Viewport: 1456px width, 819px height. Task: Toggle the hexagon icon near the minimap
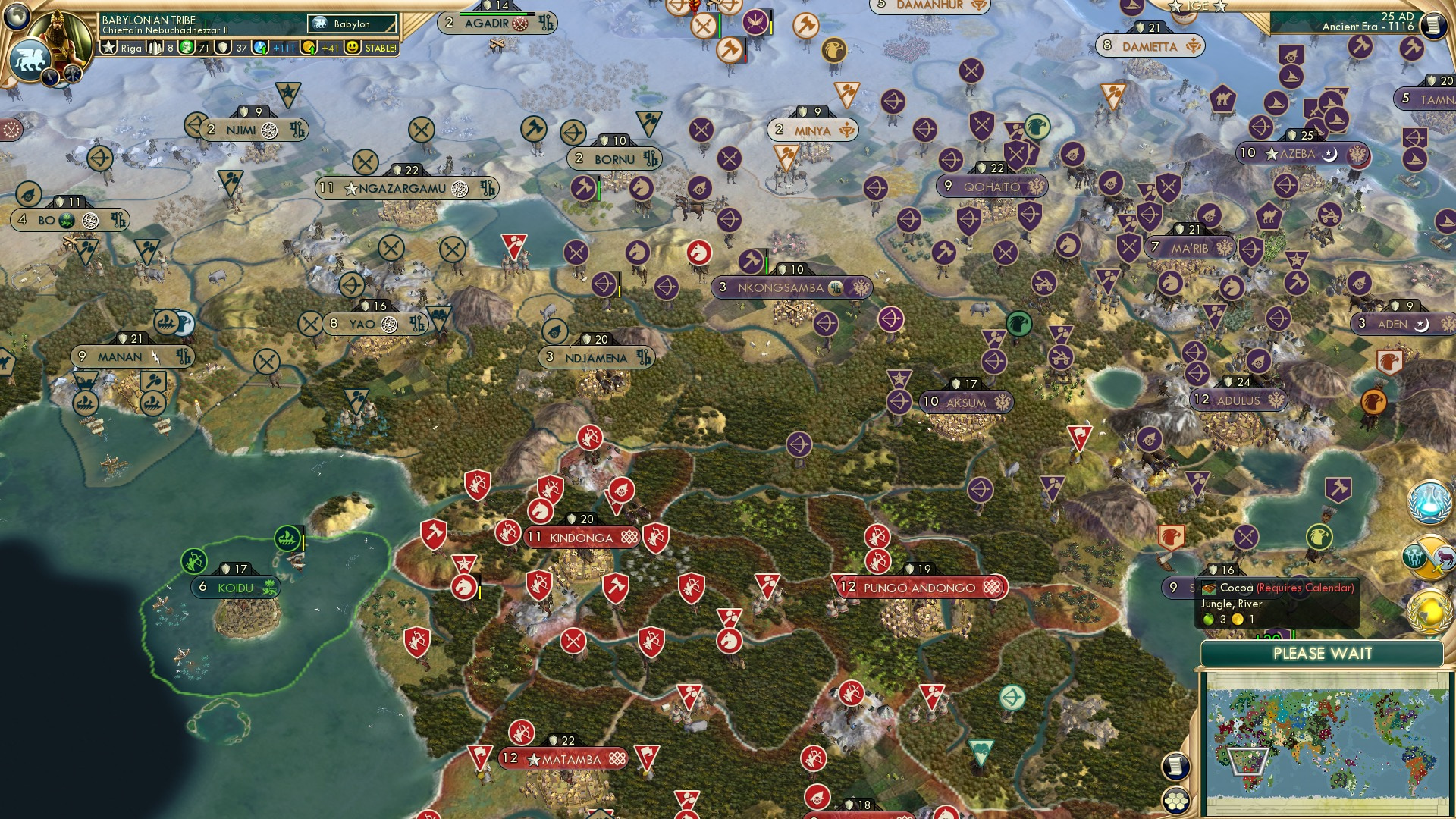(1175, 801)
